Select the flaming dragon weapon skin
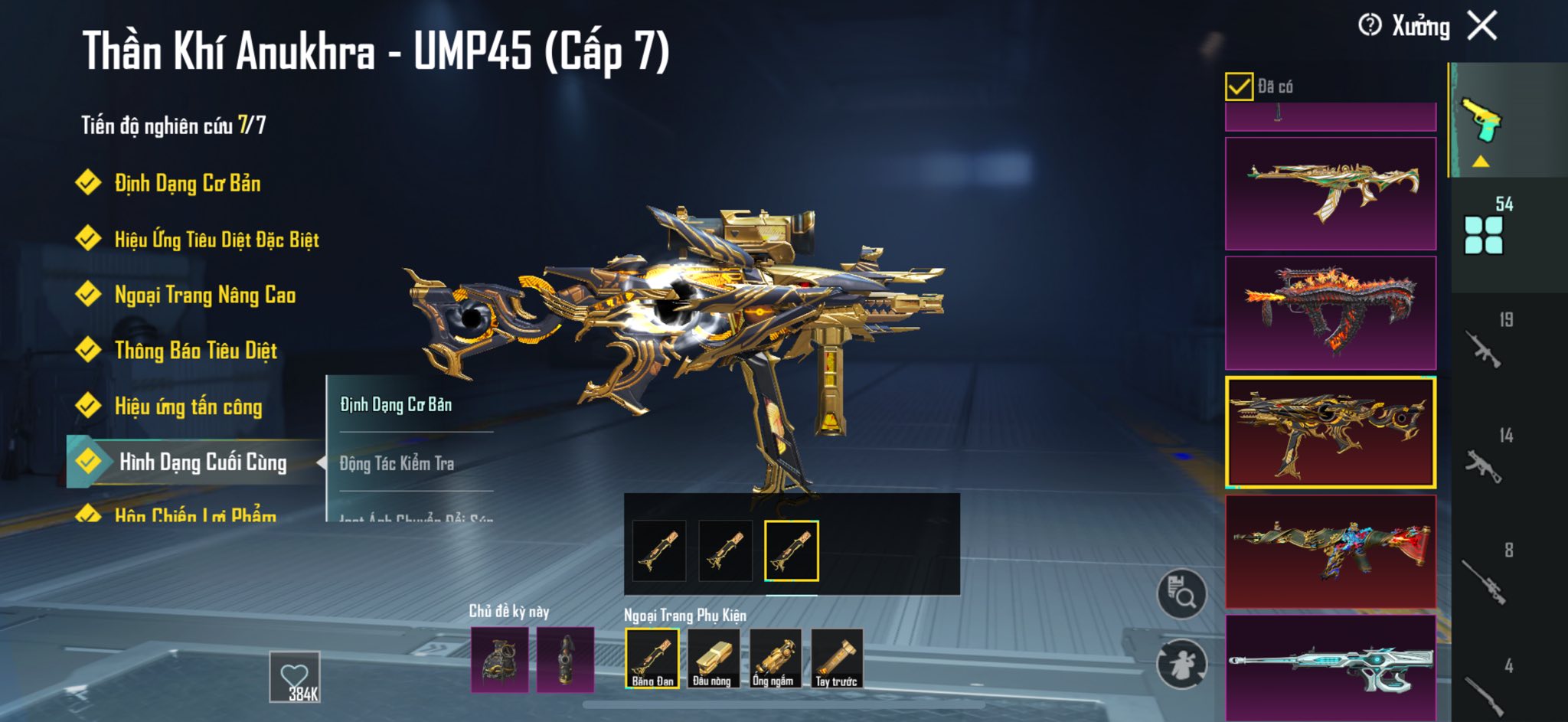This screenshot has height=722, width=1568. coord(1331,313)
